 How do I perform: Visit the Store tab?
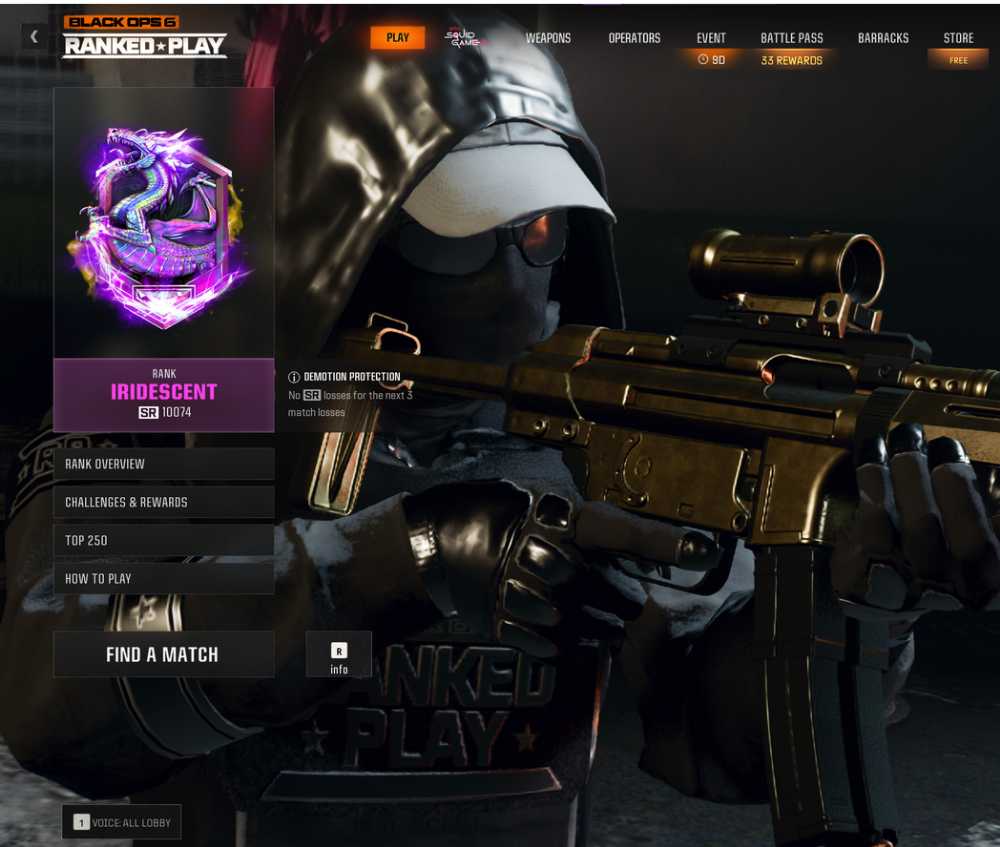pos(958,38)
